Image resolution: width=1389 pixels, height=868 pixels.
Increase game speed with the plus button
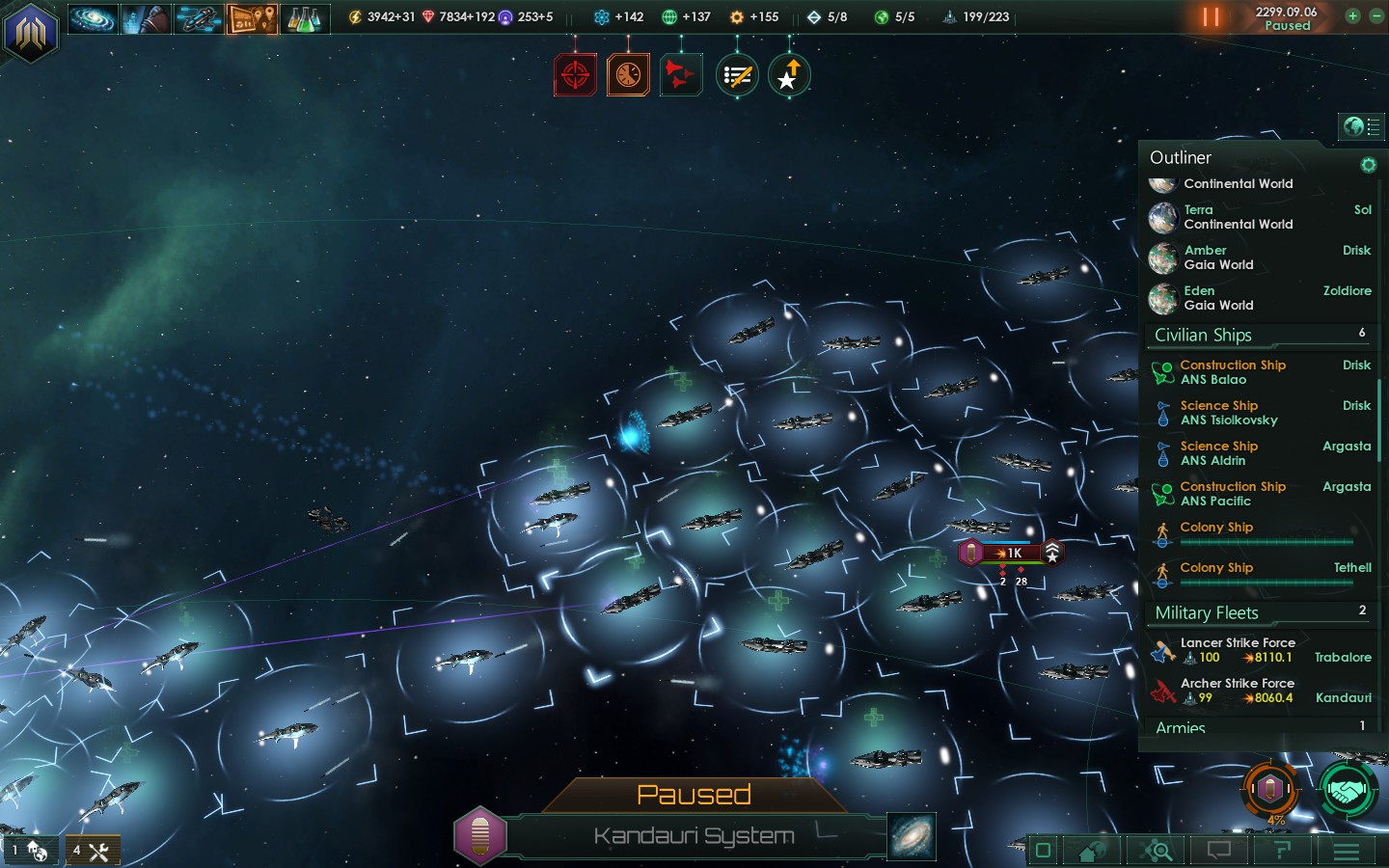point(1352,16)
